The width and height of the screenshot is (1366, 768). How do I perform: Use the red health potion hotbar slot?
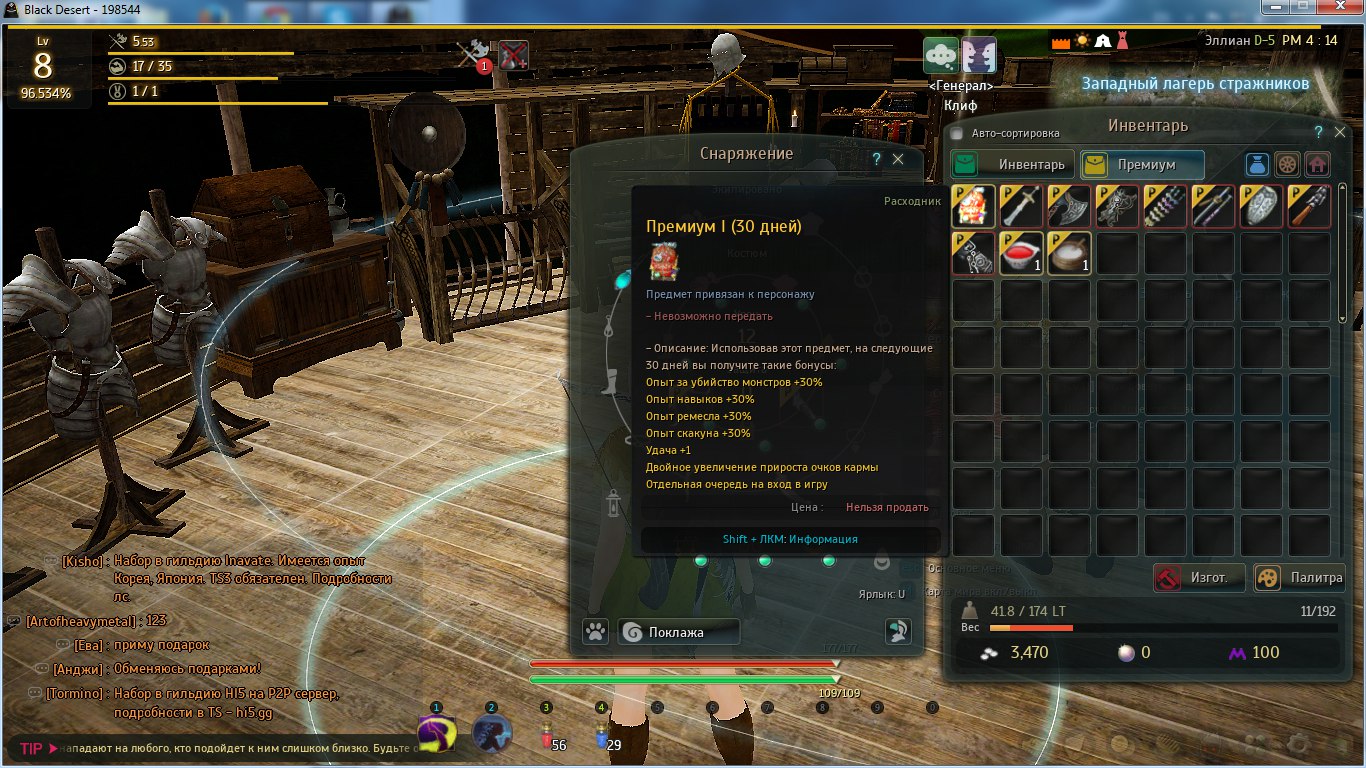[x=546, y=735]
